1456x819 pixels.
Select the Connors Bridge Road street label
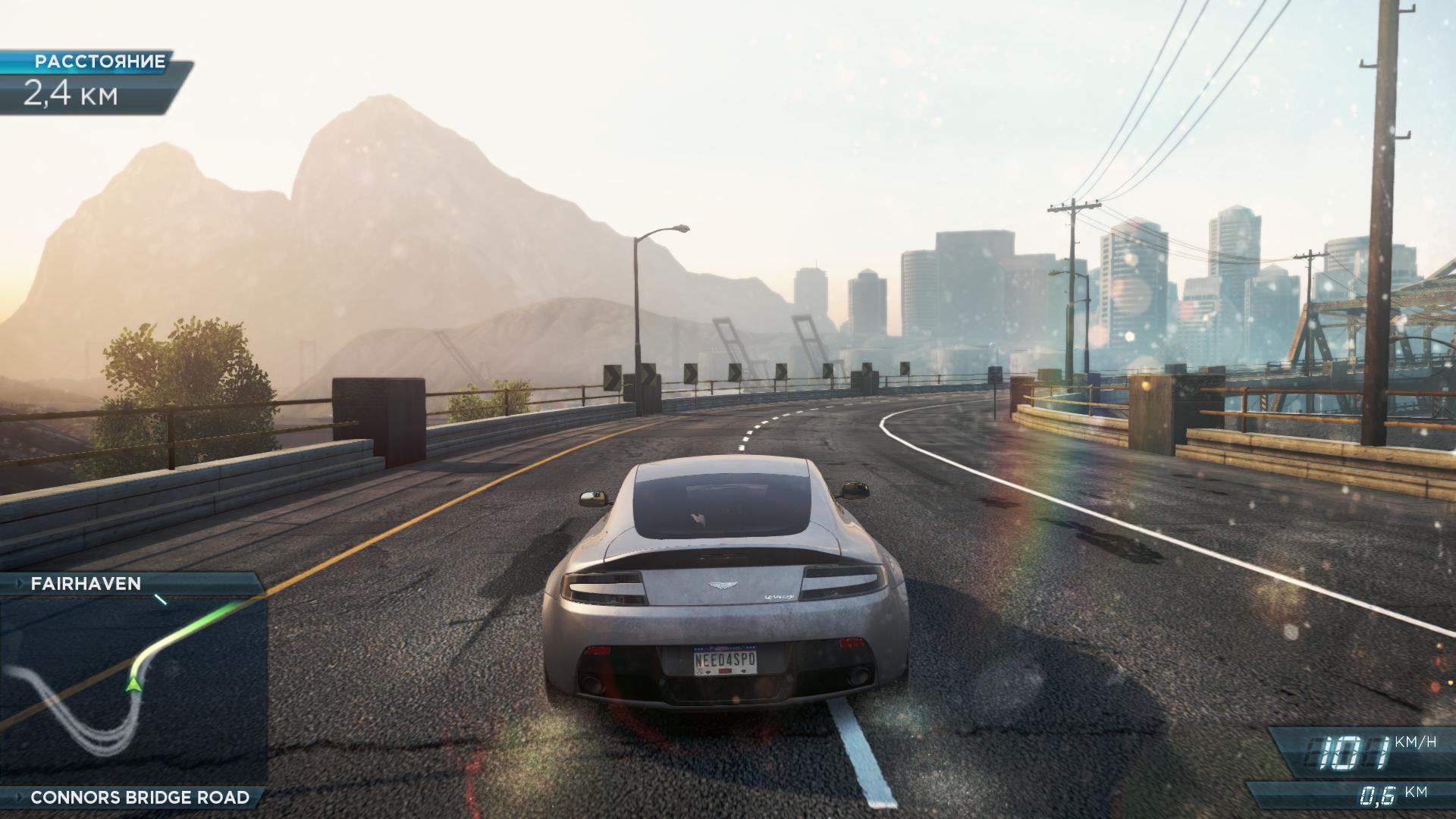pyautogui.click(x=140, y=797)
